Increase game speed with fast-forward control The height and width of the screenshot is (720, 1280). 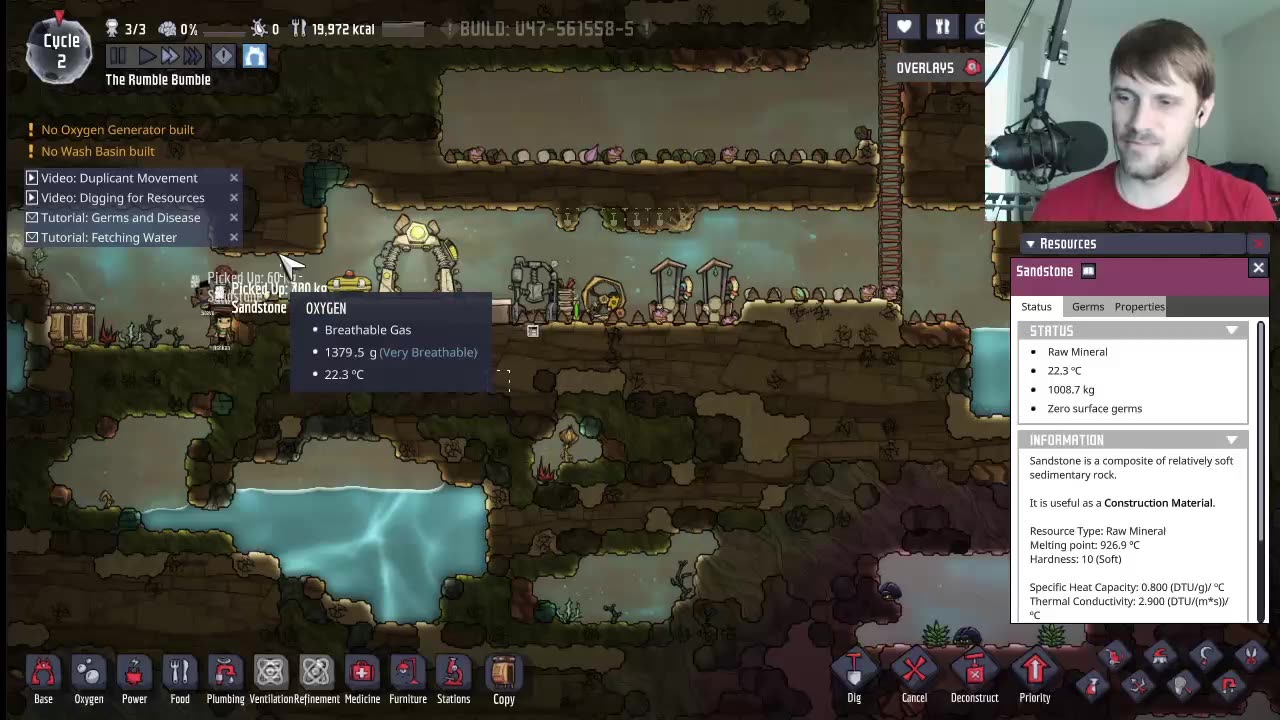click(168, 56)
